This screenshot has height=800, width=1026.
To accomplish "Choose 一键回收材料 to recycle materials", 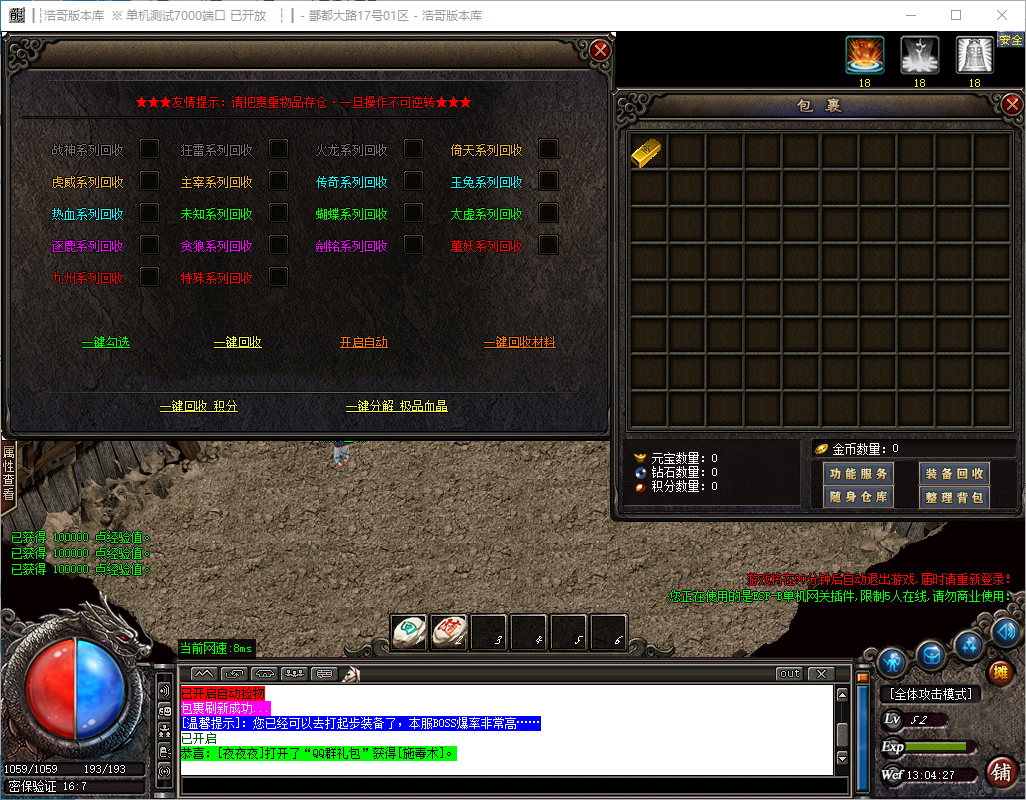I will click(x=519, y=342).
